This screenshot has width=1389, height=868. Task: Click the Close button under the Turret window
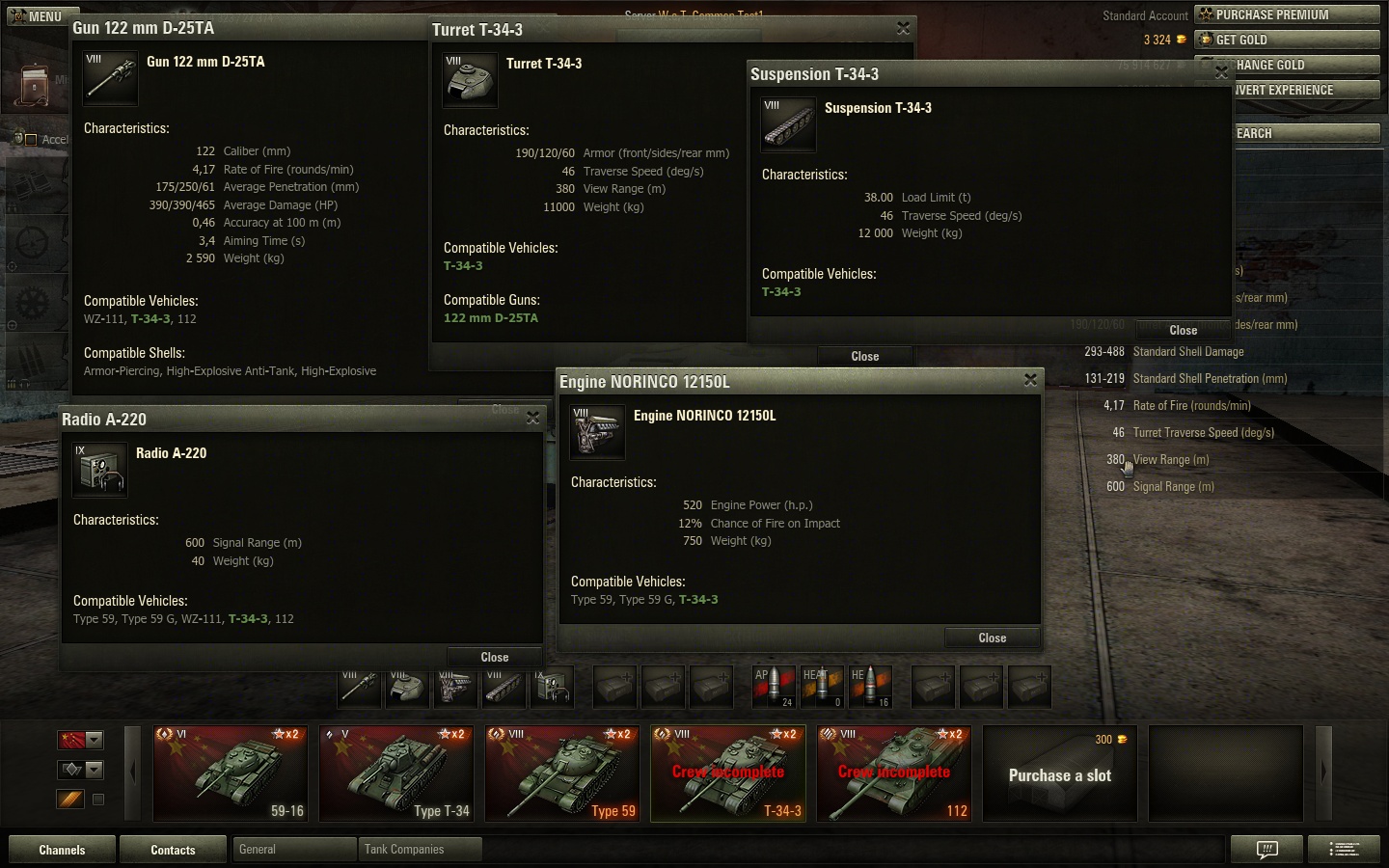tap(864, 356)
